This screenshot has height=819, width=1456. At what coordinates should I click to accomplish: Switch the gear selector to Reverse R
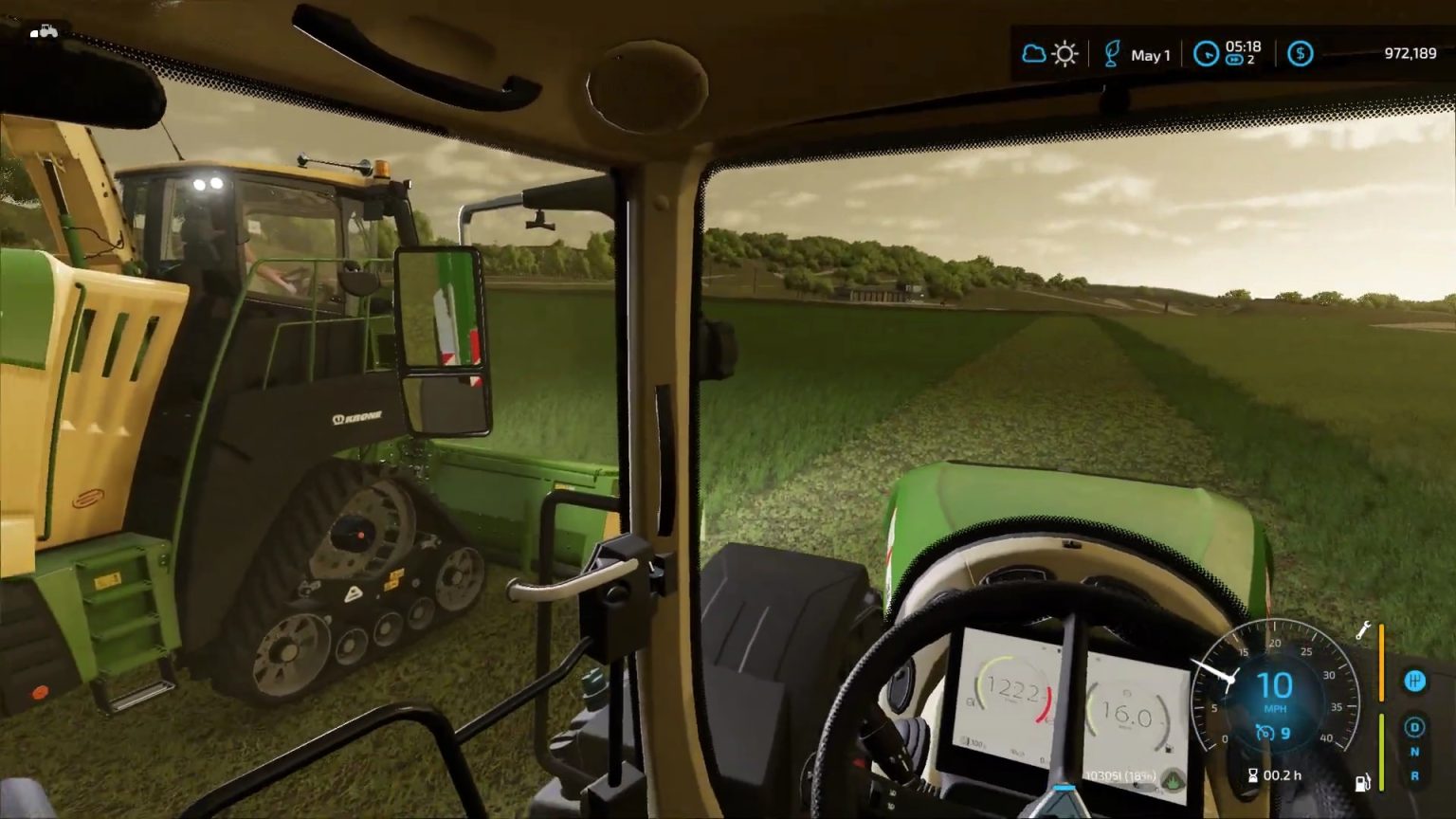click(x=1414, y=774)
